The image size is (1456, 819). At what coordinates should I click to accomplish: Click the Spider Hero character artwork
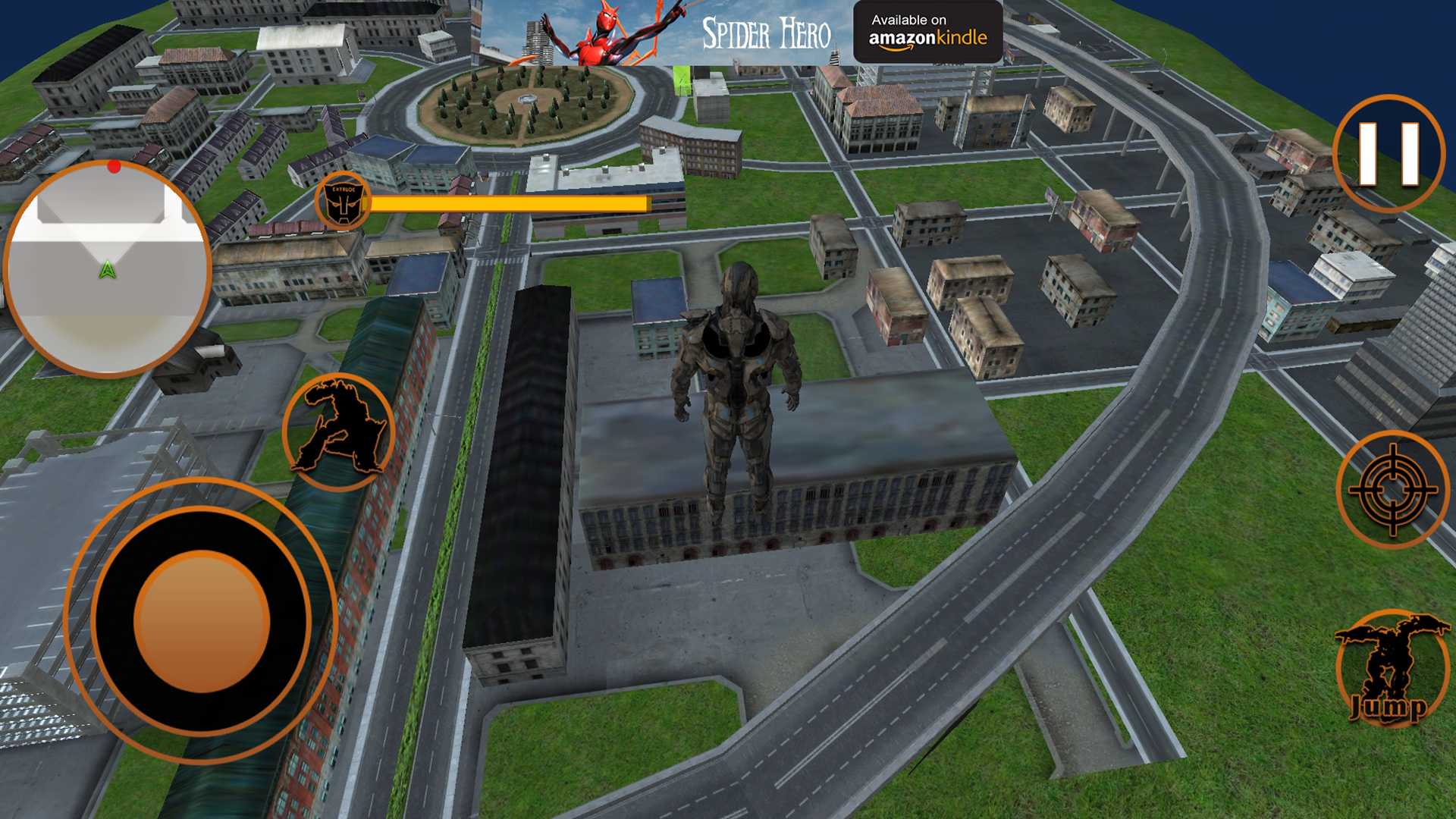coord(599,34)
